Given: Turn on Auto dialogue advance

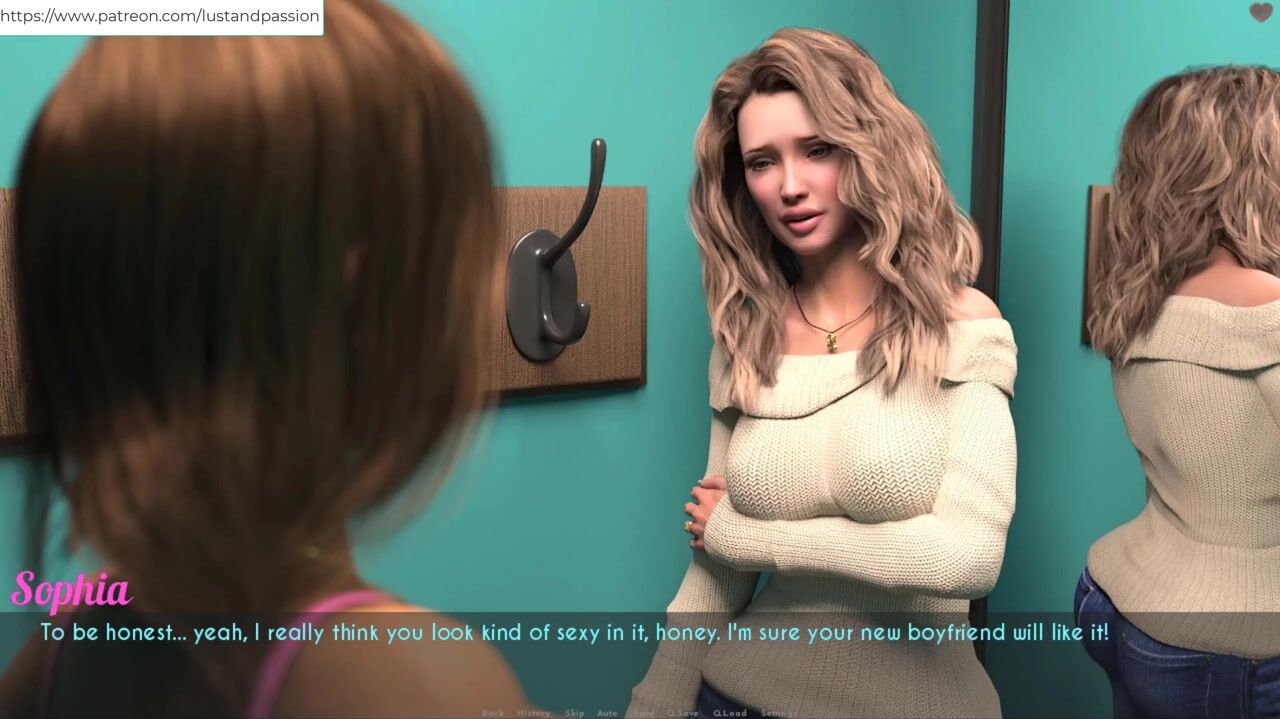Looking at the screenshot, I should click(x=607, y=713).
